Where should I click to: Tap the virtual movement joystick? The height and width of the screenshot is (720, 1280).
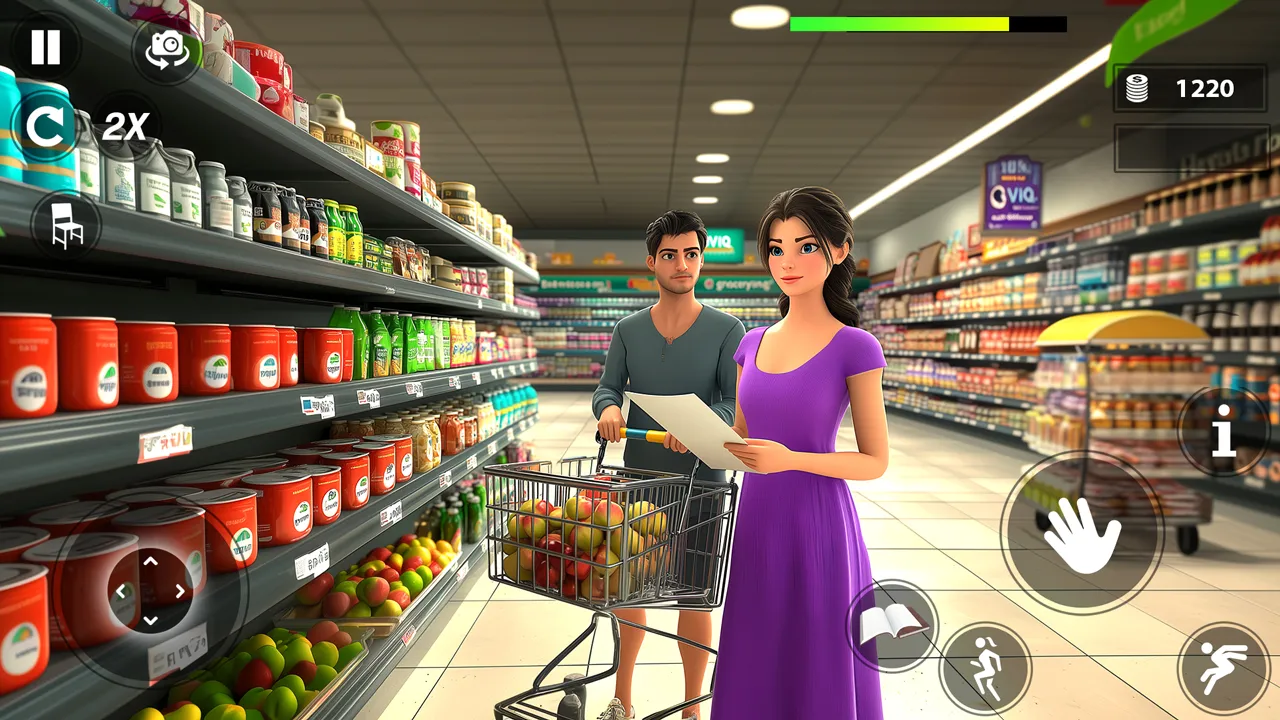(x=150, y=590)
